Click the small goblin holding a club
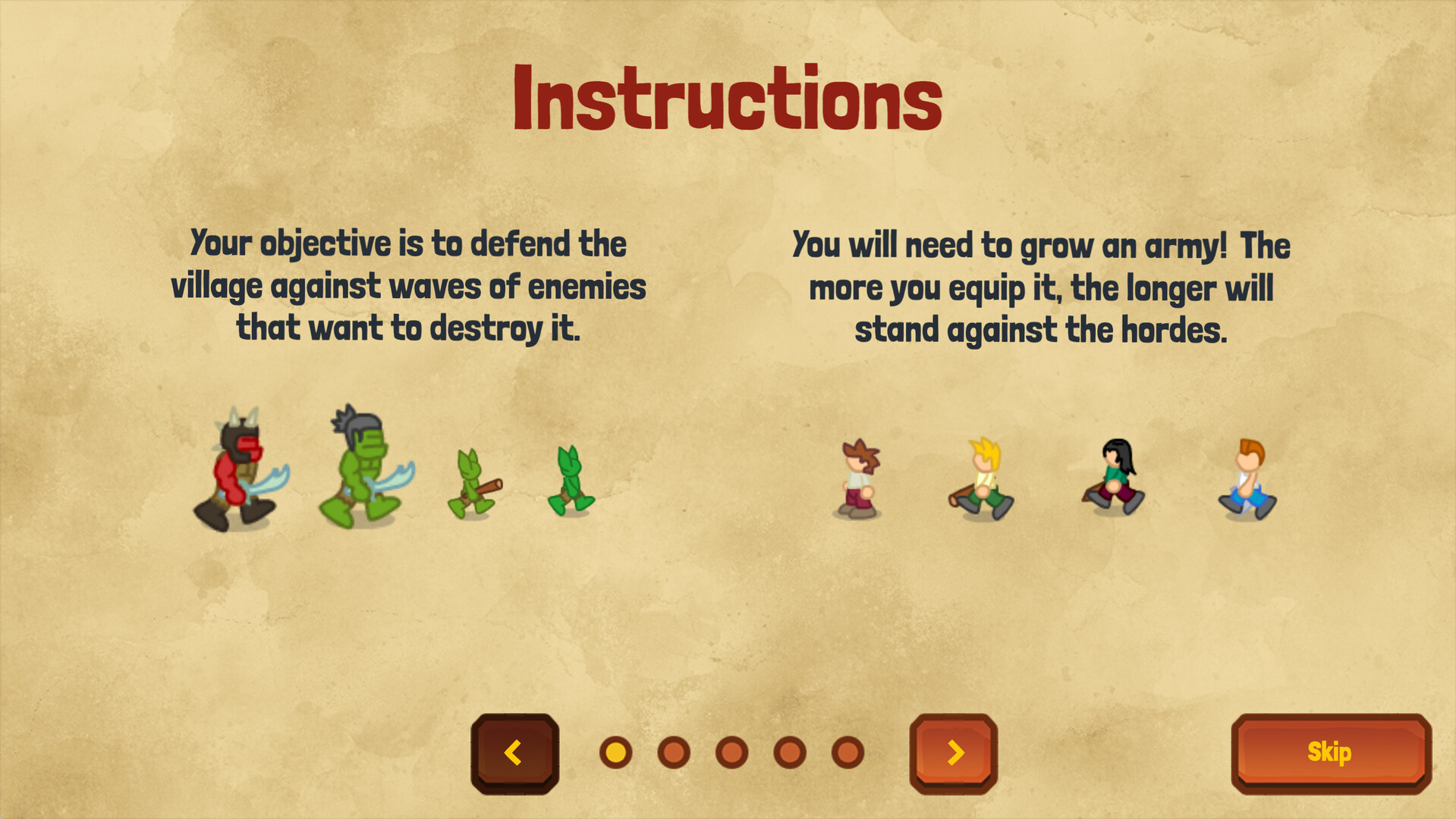This screenshot has height=819, width=1456. [470, 482]
